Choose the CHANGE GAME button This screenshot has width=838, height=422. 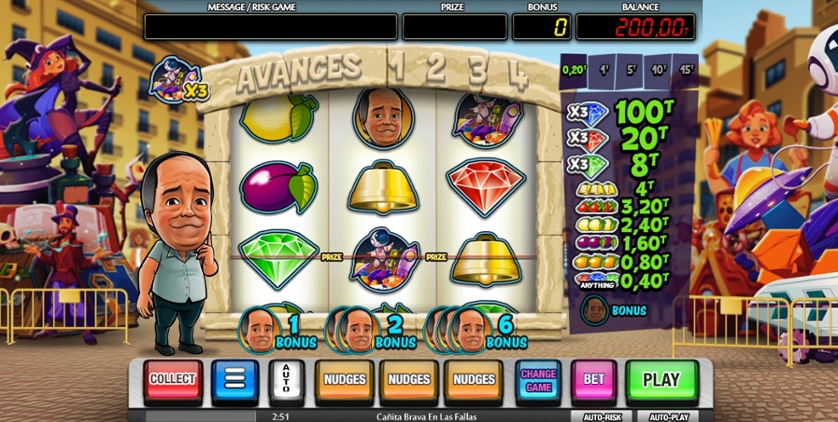coord(539,380)
